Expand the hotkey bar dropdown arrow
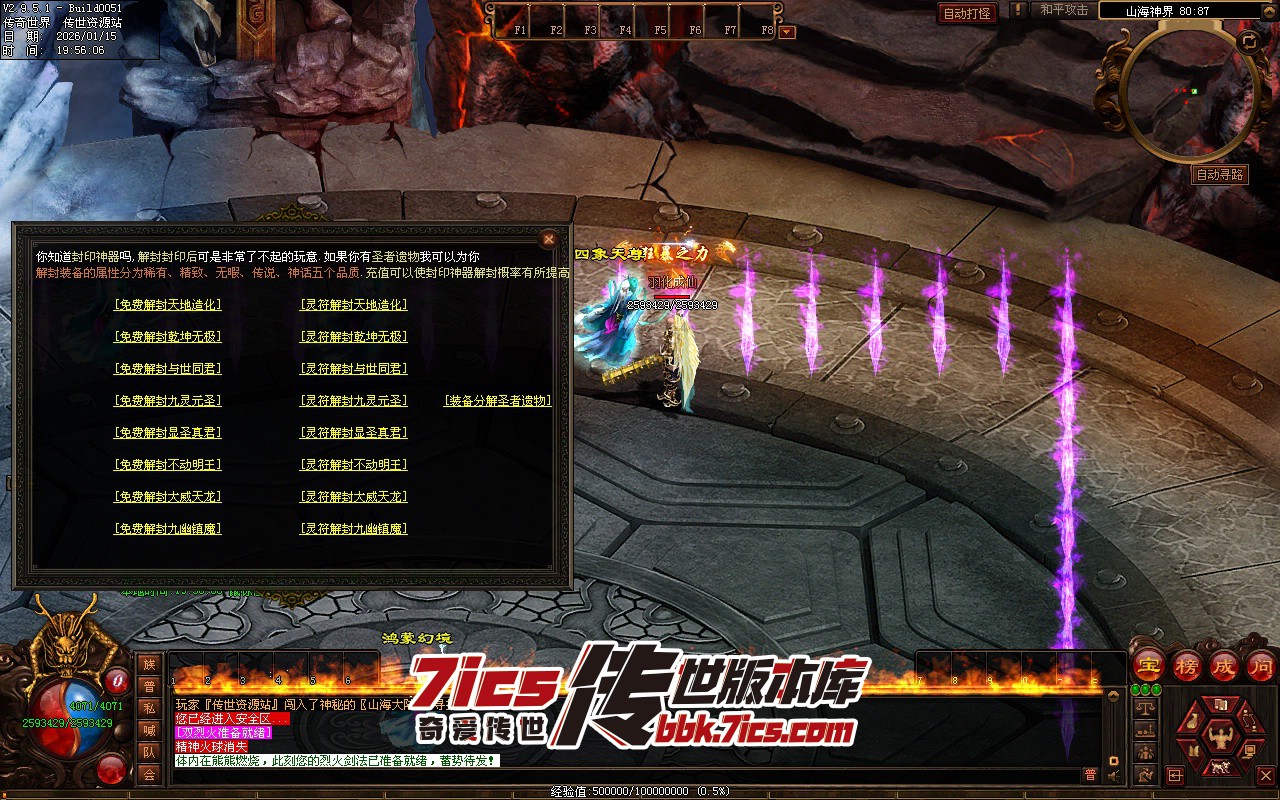Screen dimensions: 1280x800 click(x=788, y=31)
